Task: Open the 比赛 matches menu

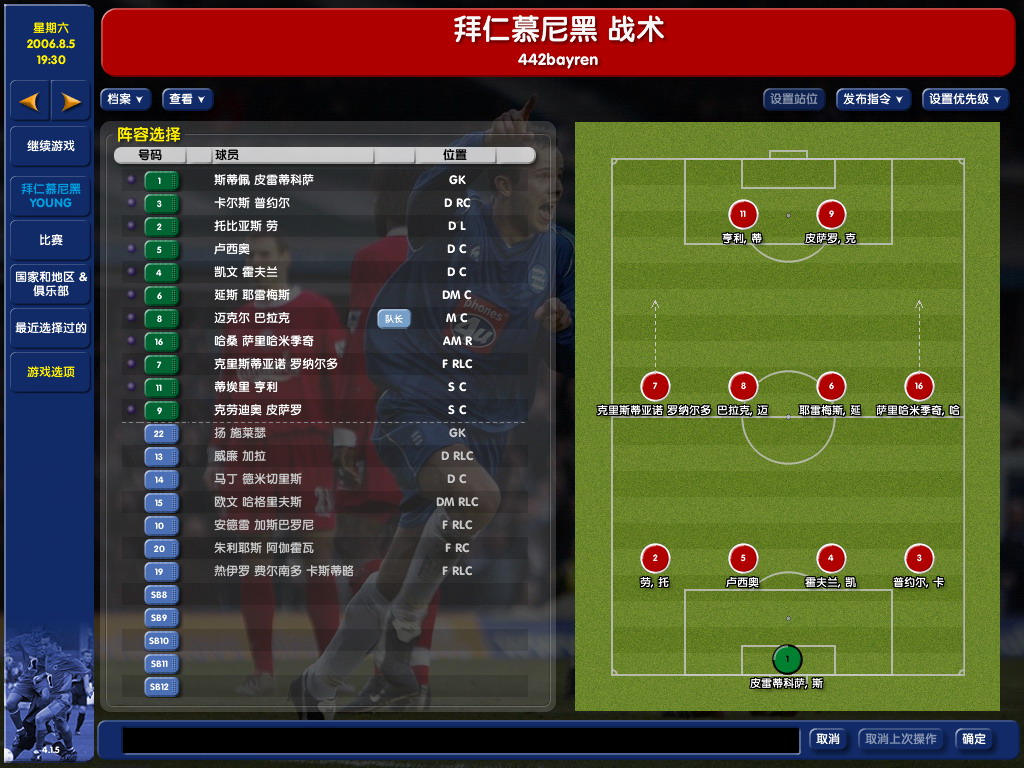Action: [50, 240]
